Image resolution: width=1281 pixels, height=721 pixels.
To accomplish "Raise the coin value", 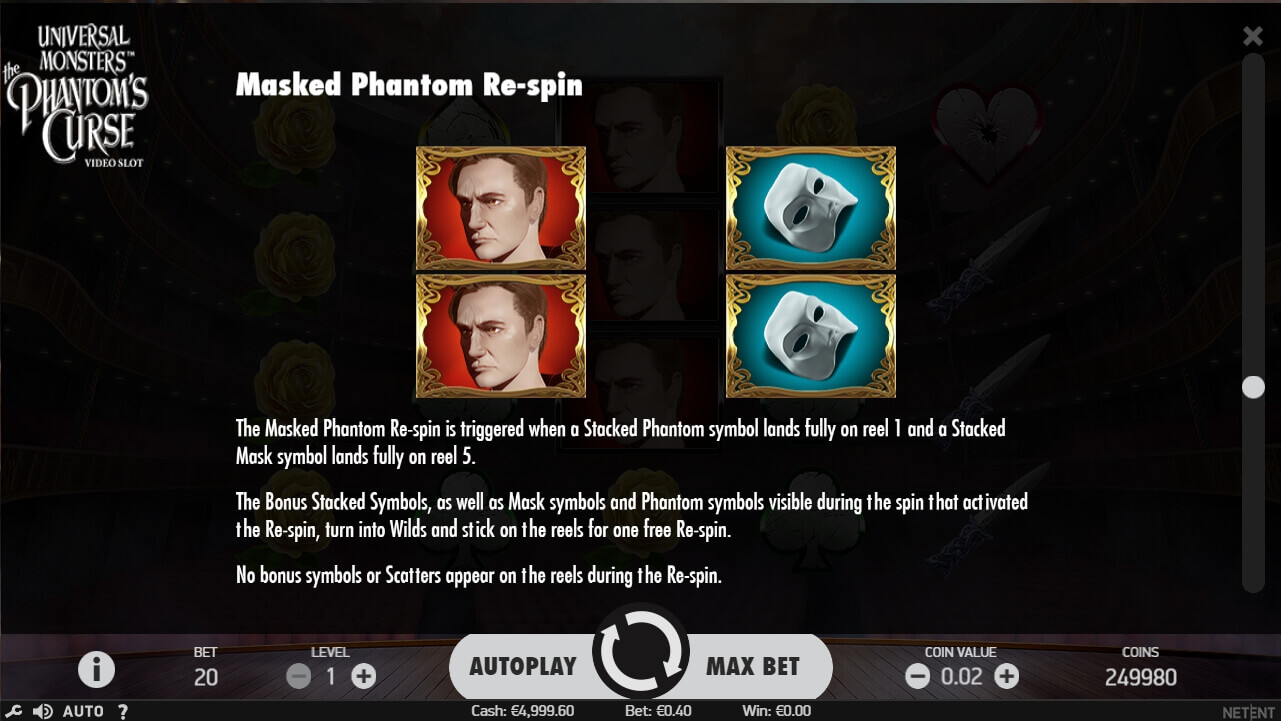I will tap(1006, 676).
